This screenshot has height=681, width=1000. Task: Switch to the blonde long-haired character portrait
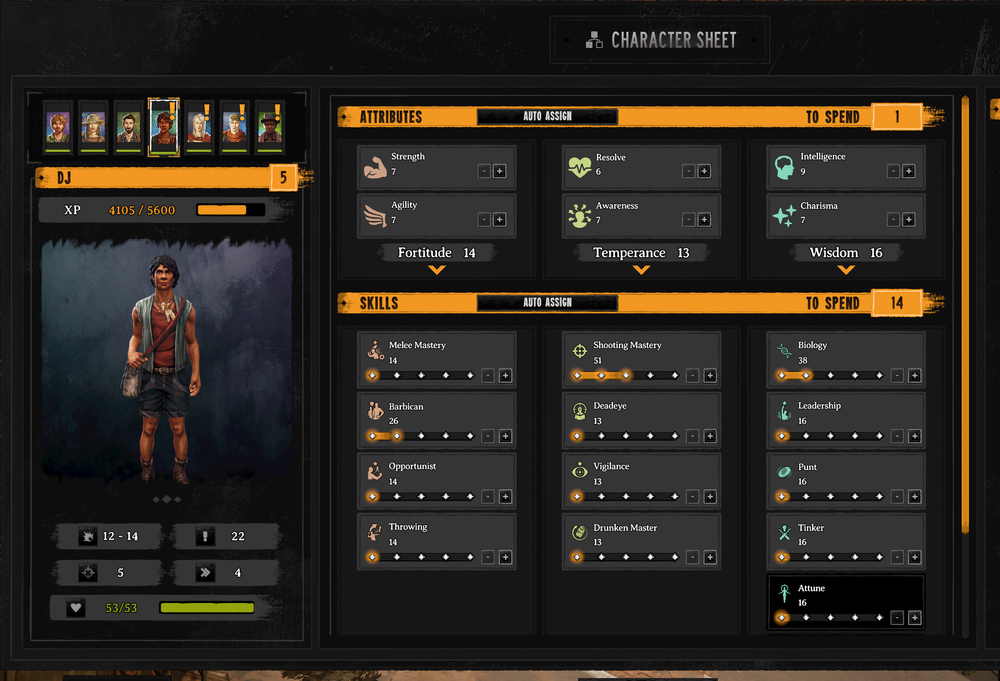pyautogui.click(x=199, y=127)
